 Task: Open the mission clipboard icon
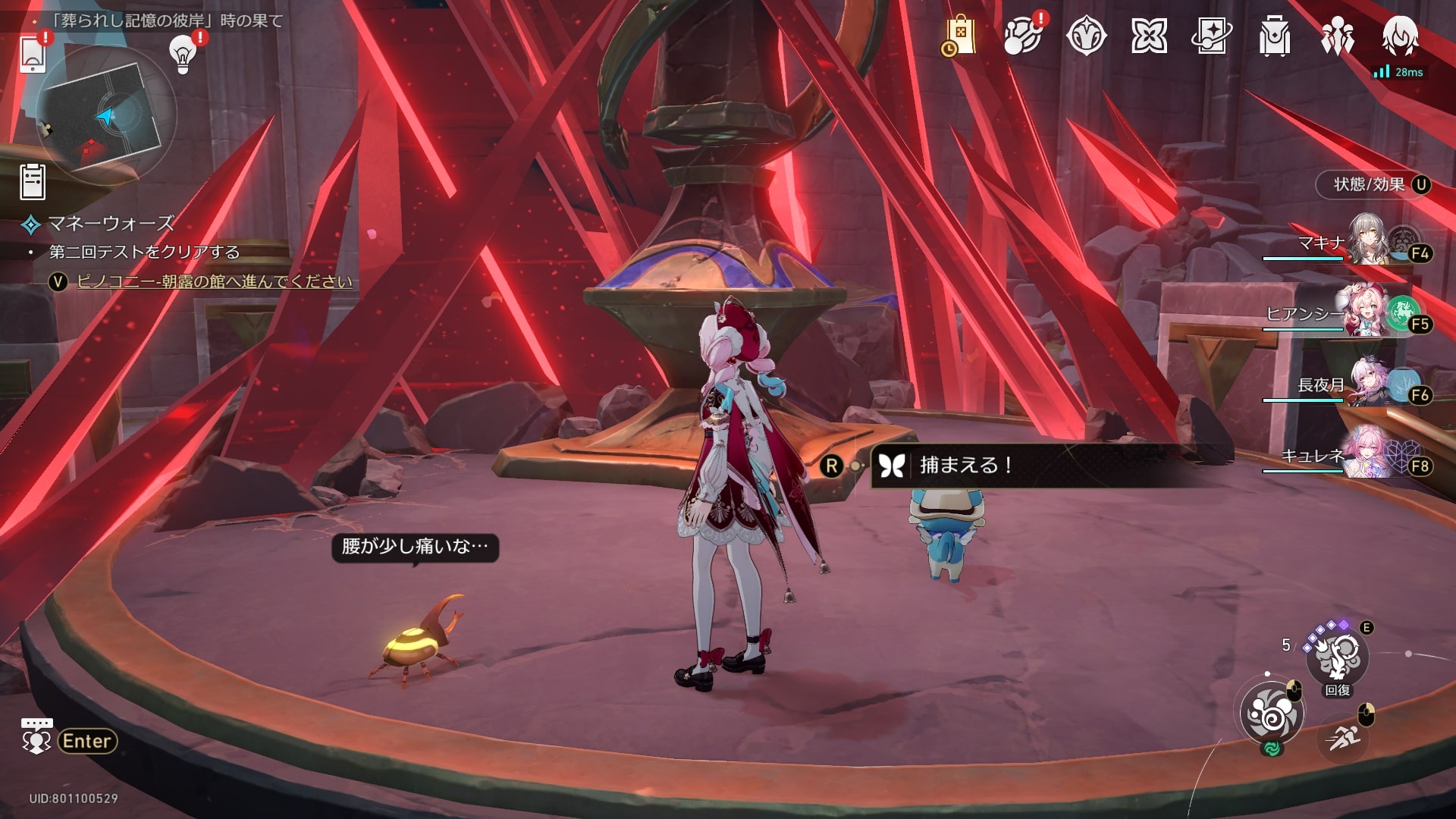33,182
